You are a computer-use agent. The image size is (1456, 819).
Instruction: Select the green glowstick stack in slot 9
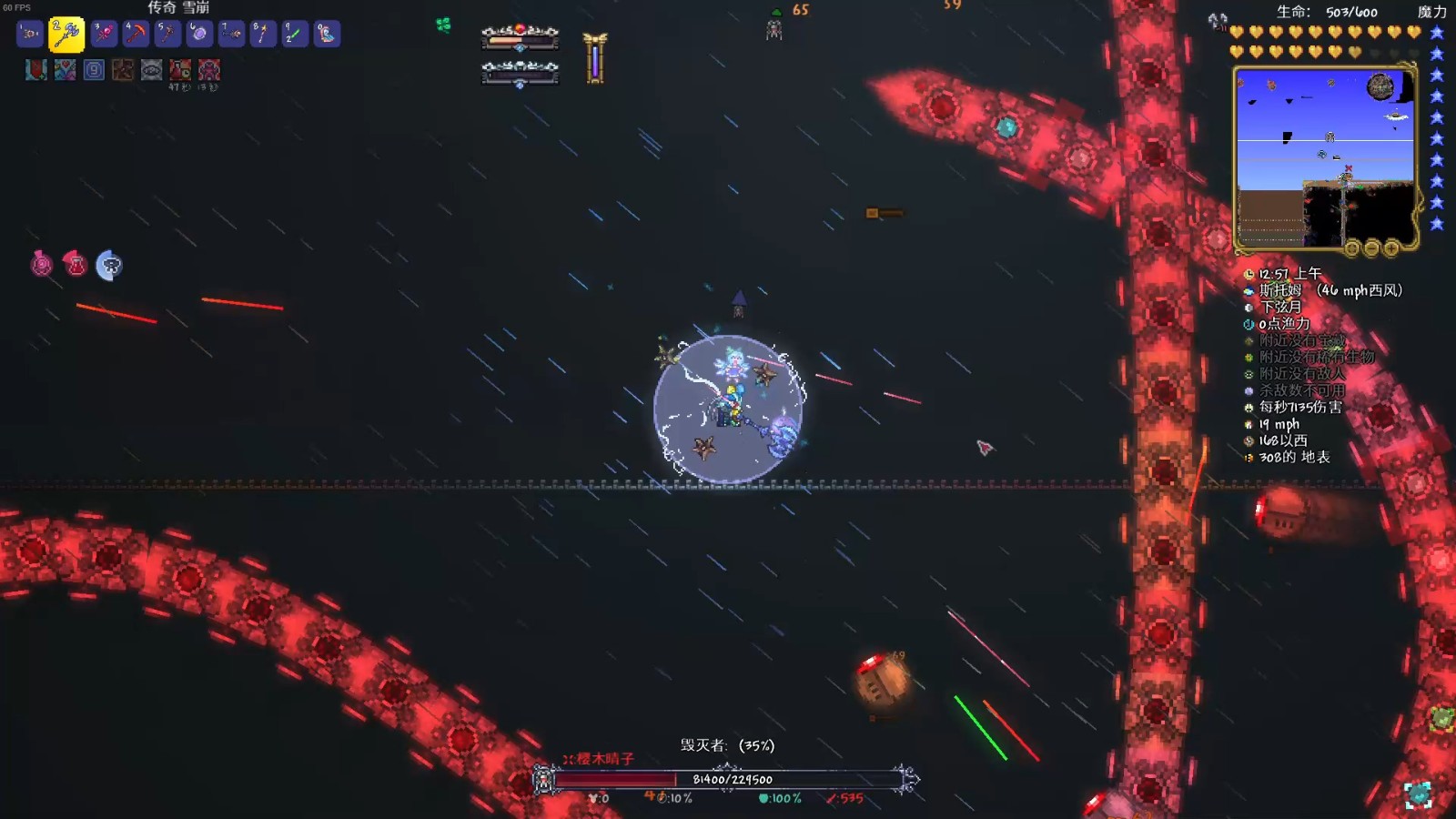click(x=295, y=34)
